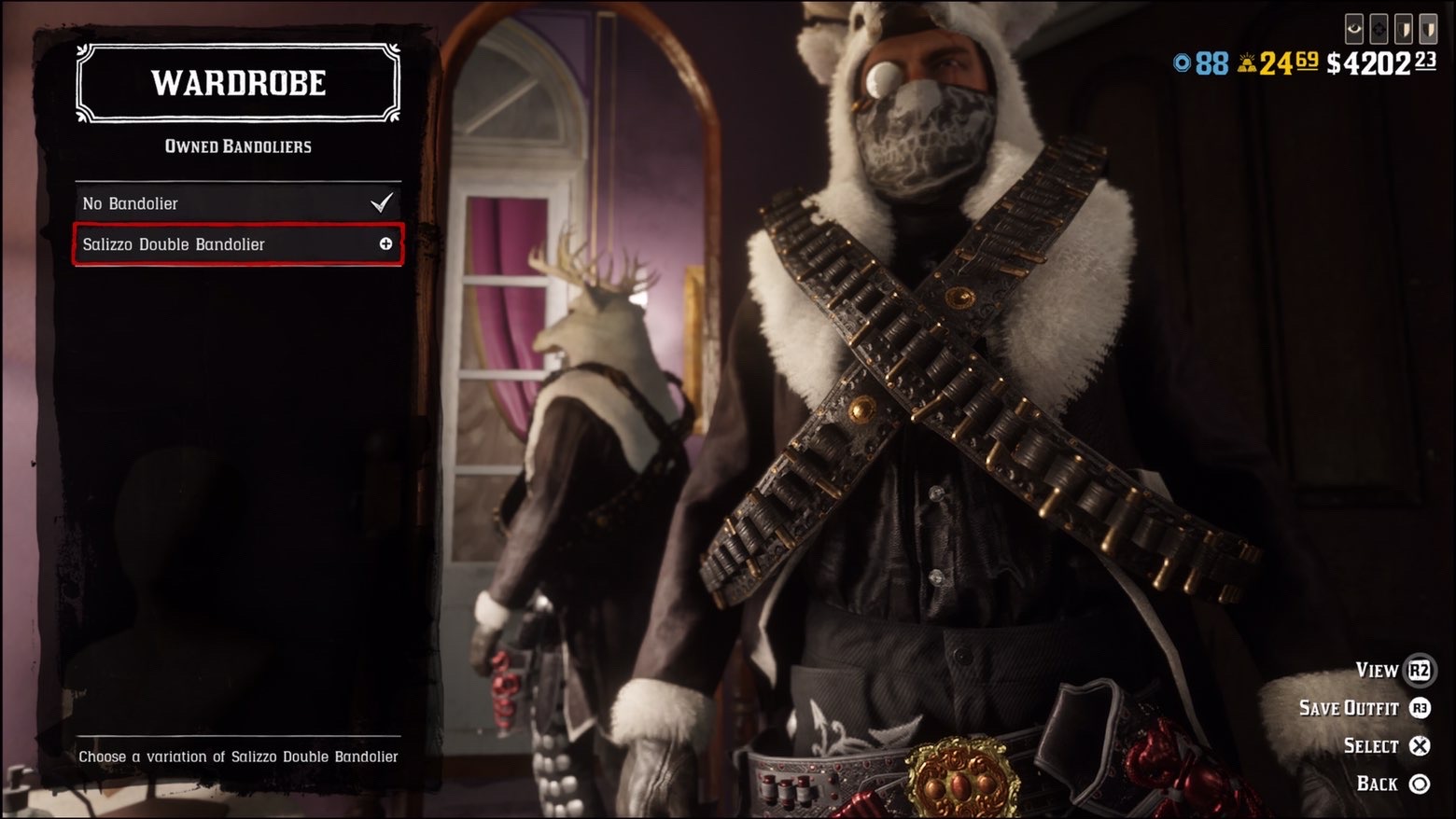Image resolution: width=1456 pixels, height=819 pixels.
Task: Choose the Salizzo Double Bandolier entry
Action: tap(237, 244)
